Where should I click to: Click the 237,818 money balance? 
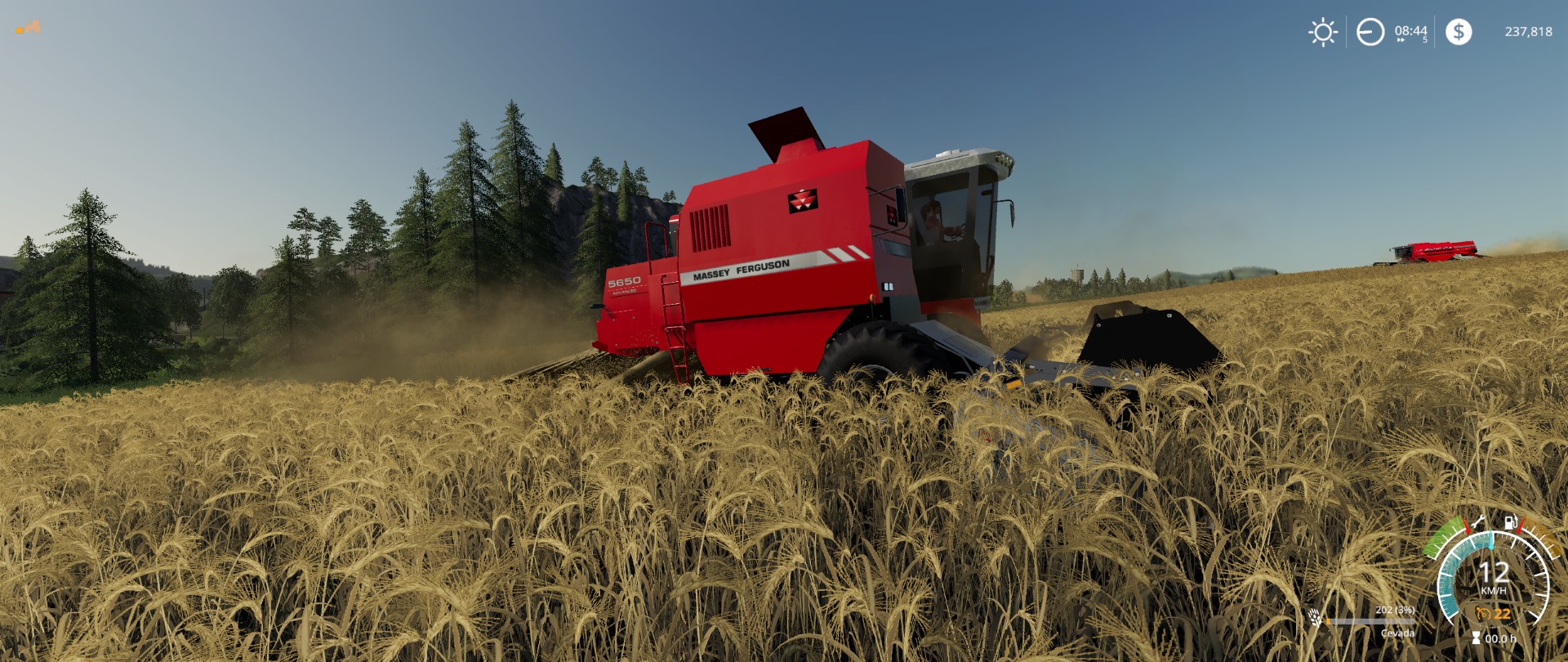1526,33
